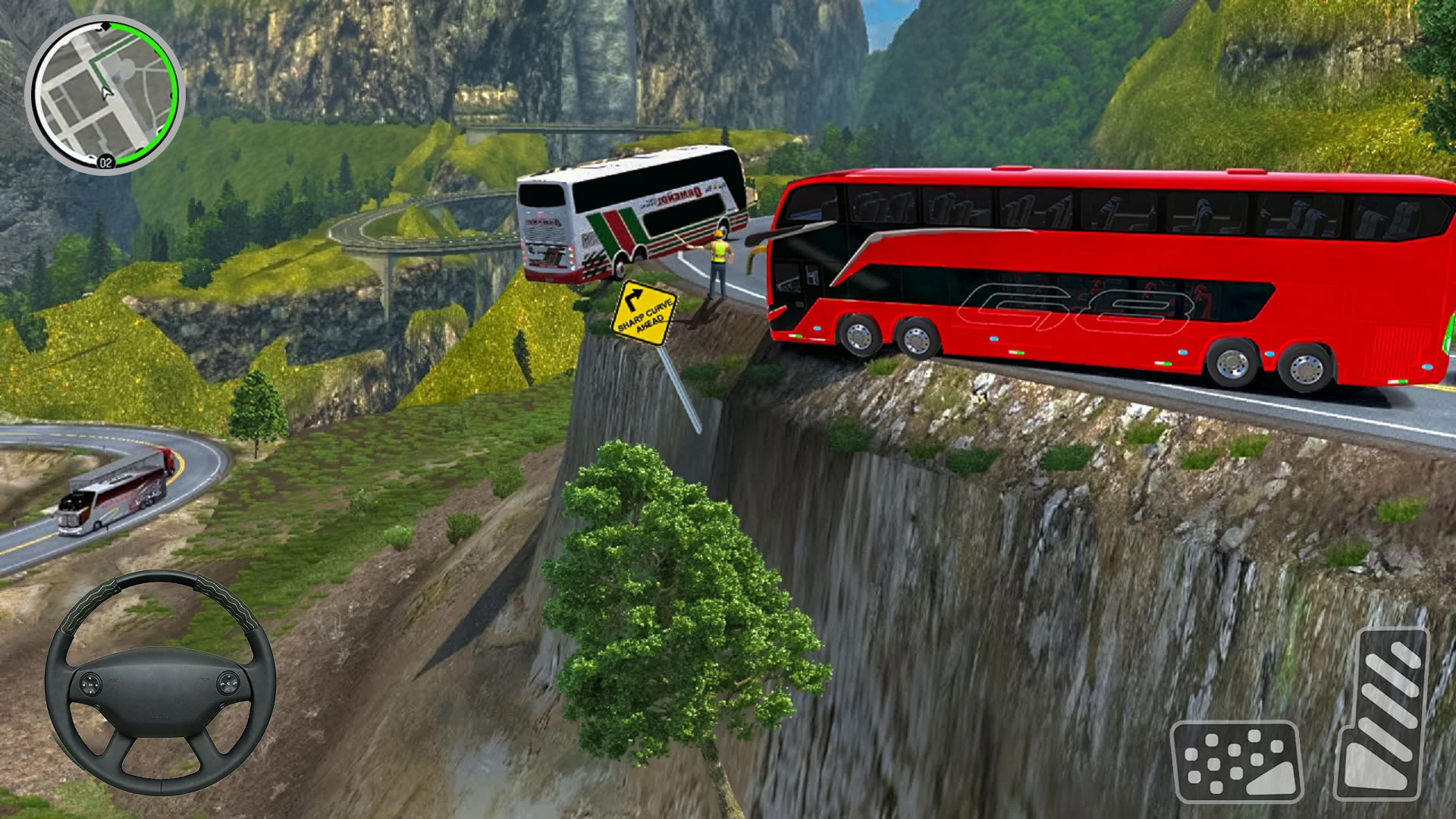1456x819 pixels.
Task: Click the player arrow on the minimap
Action: [x=106, y=91]
